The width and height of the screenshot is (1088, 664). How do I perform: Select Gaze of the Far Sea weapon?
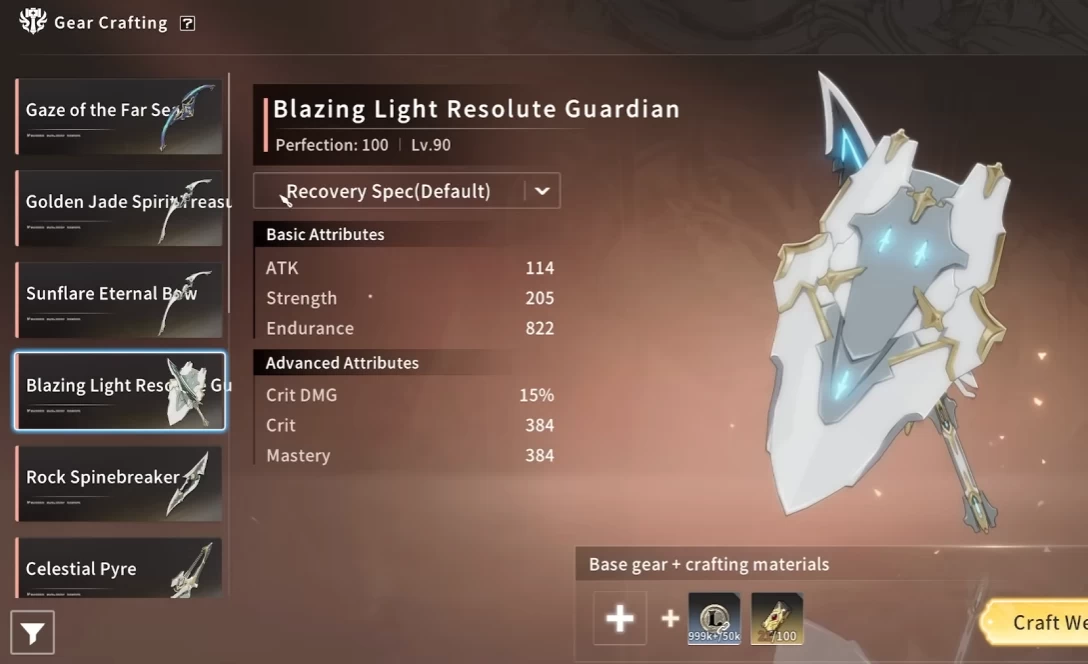pyautogui.click(x=119, y=117)
